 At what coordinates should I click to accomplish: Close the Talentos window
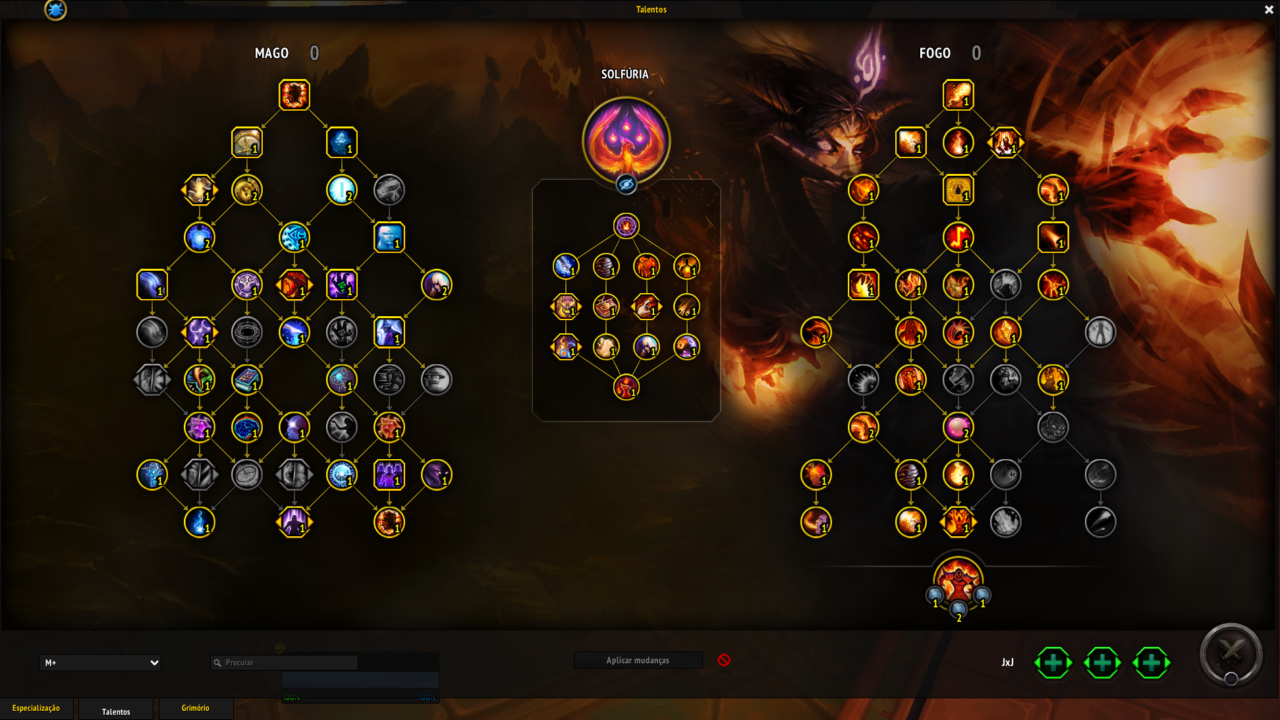[1269, 10]
